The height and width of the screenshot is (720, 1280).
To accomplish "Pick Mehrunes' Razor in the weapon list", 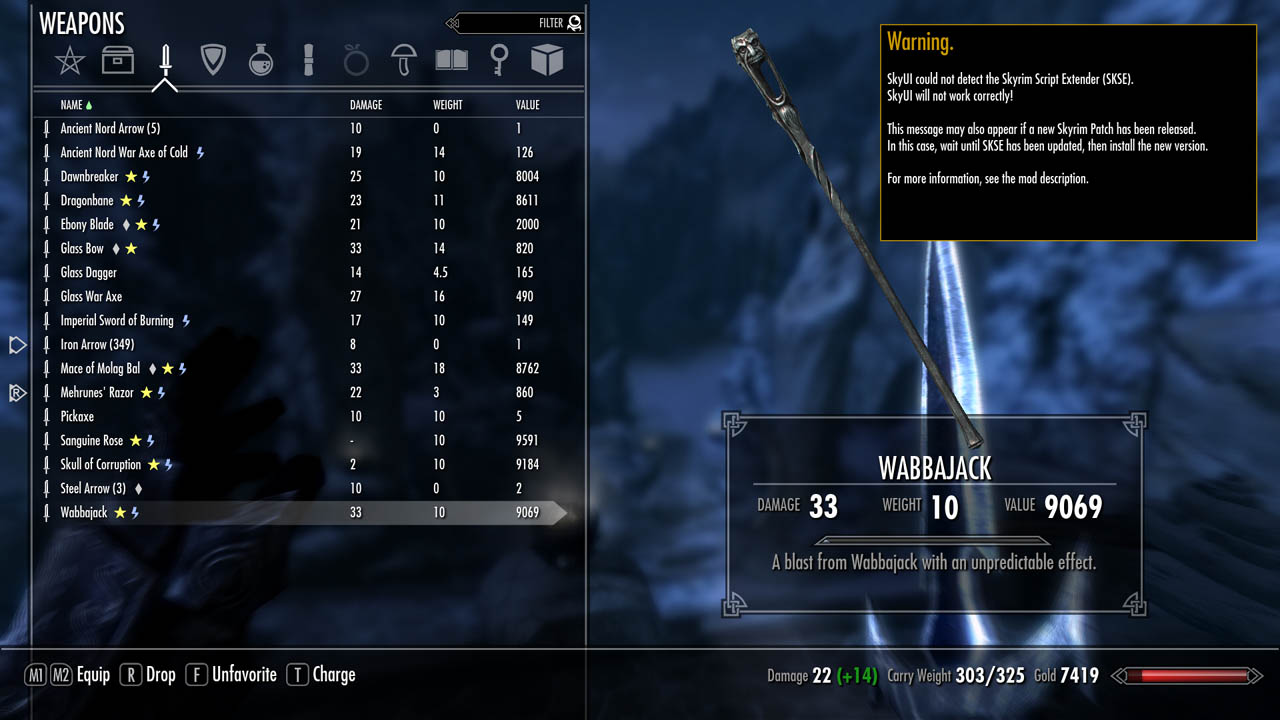I will pos(97,393).
